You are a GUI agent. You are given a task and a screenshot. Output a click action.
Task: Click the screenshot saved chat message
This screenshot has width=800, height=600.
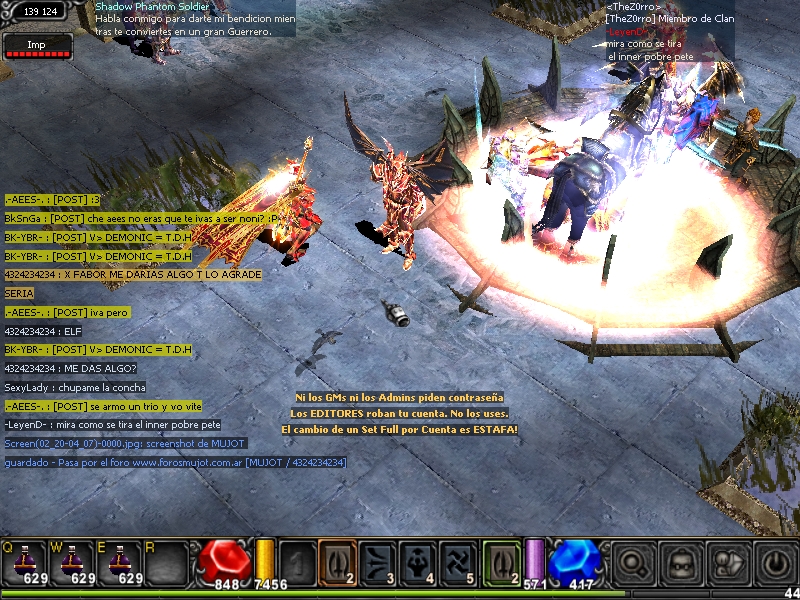point(125,443)
